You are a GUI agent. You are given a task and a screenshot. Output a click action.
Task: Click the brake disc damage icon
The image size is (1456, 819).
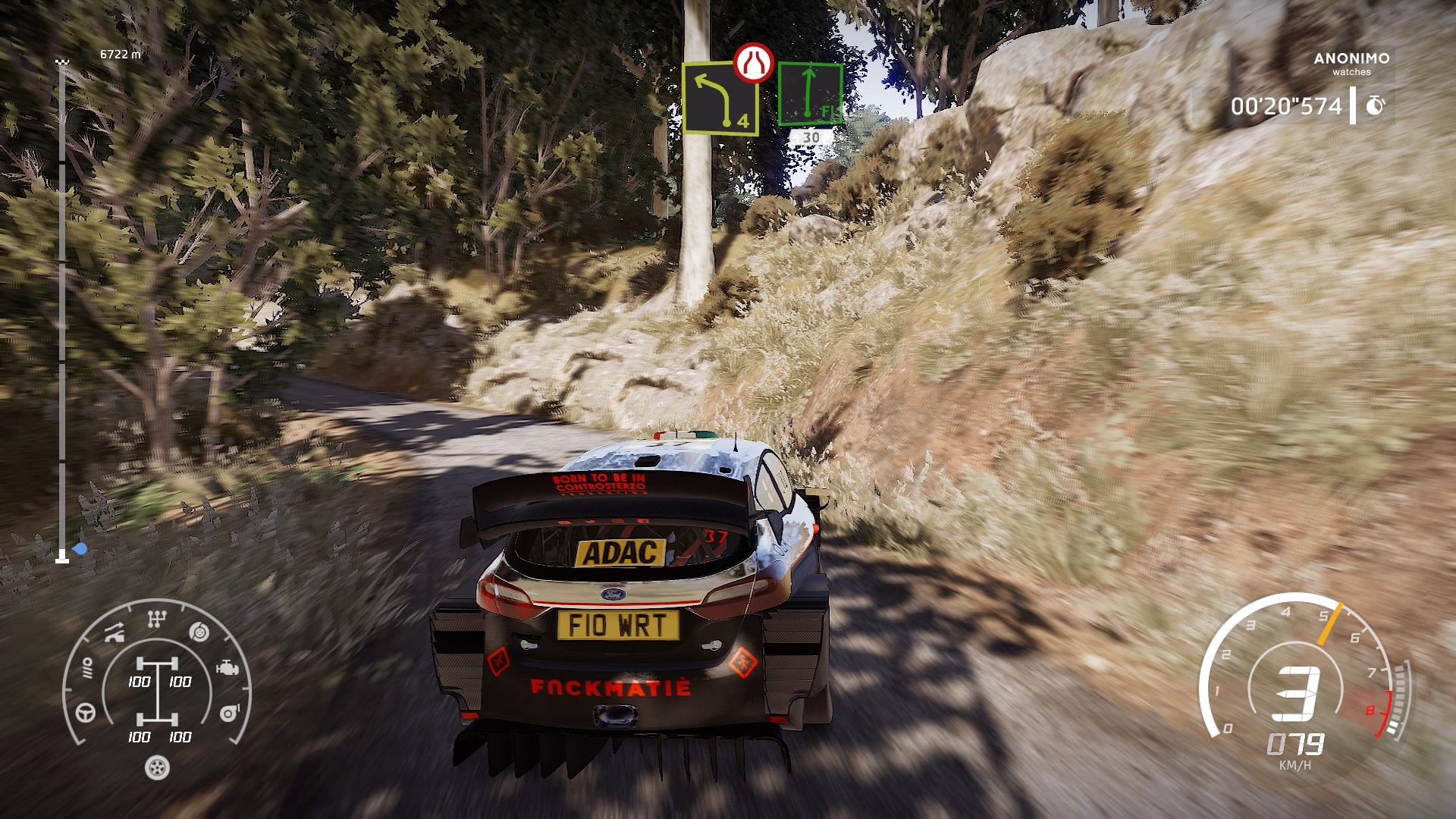click(x=199, y=632)
